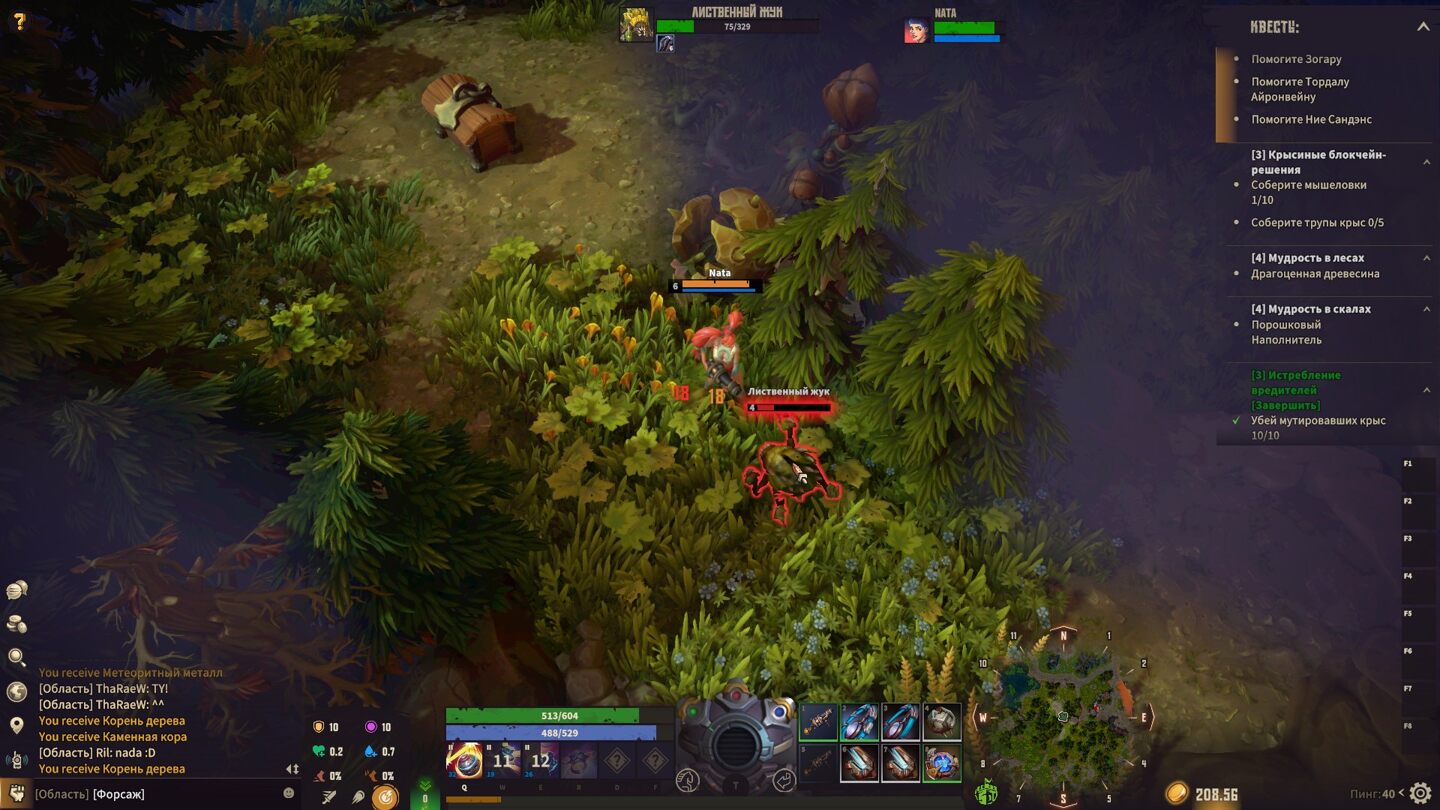Click the E ability showing cooldown 12
The width and height of the screenshot is (1440, 810).
coord(541,761)
